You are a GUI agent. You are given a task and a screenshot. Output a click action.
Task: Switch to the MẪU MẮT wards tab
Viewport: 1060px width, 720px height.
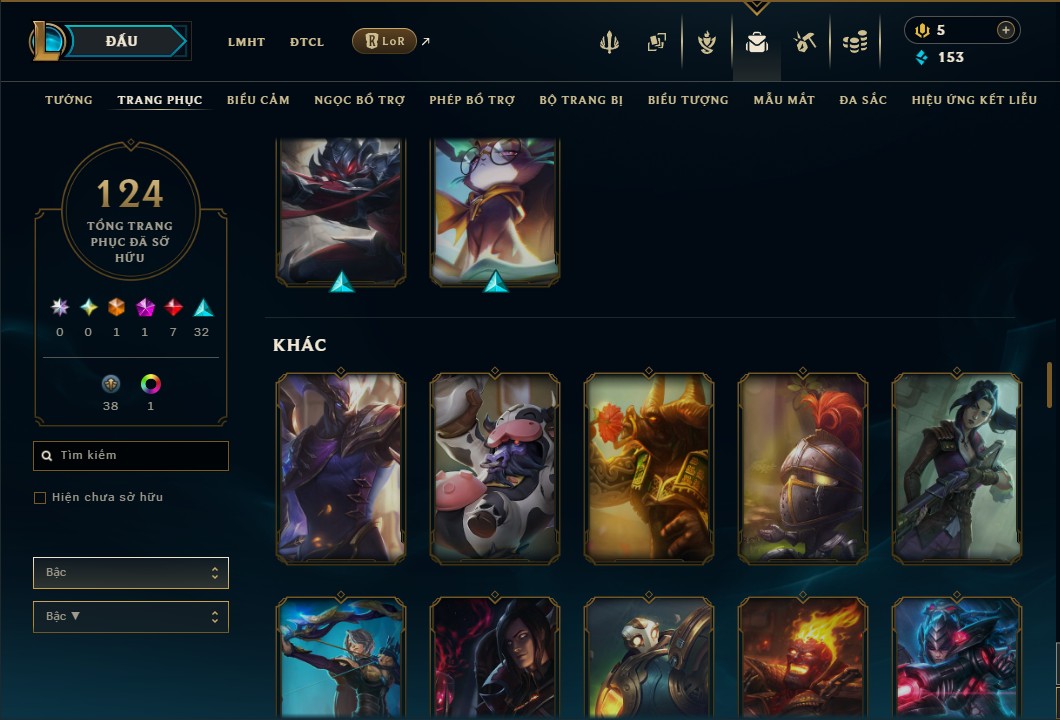tap(784, 100)
